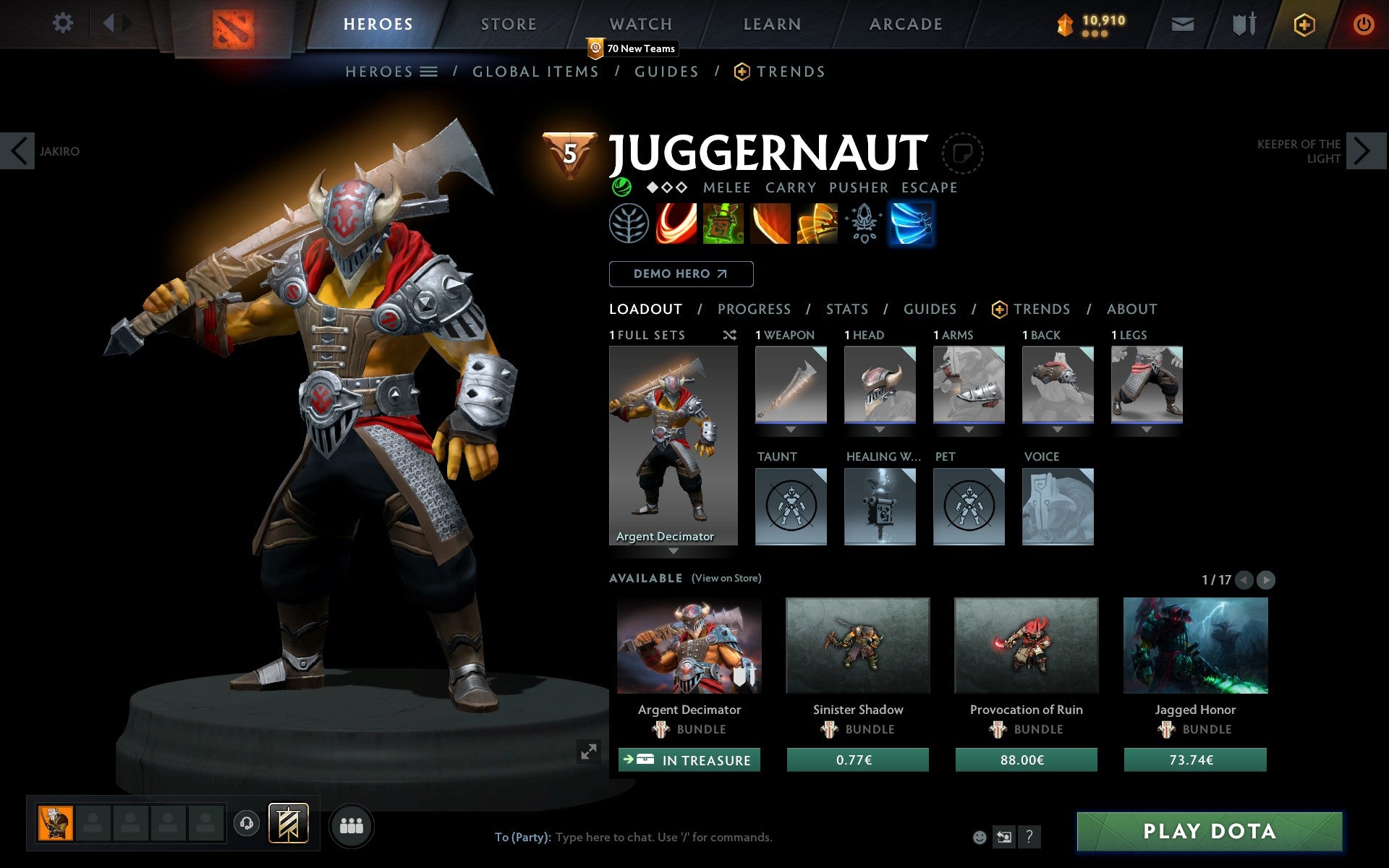The height and width of the screenshot is (868, 1389).
Task: Click the shuffle icon next to Full Sets
Action: point(729,335)
